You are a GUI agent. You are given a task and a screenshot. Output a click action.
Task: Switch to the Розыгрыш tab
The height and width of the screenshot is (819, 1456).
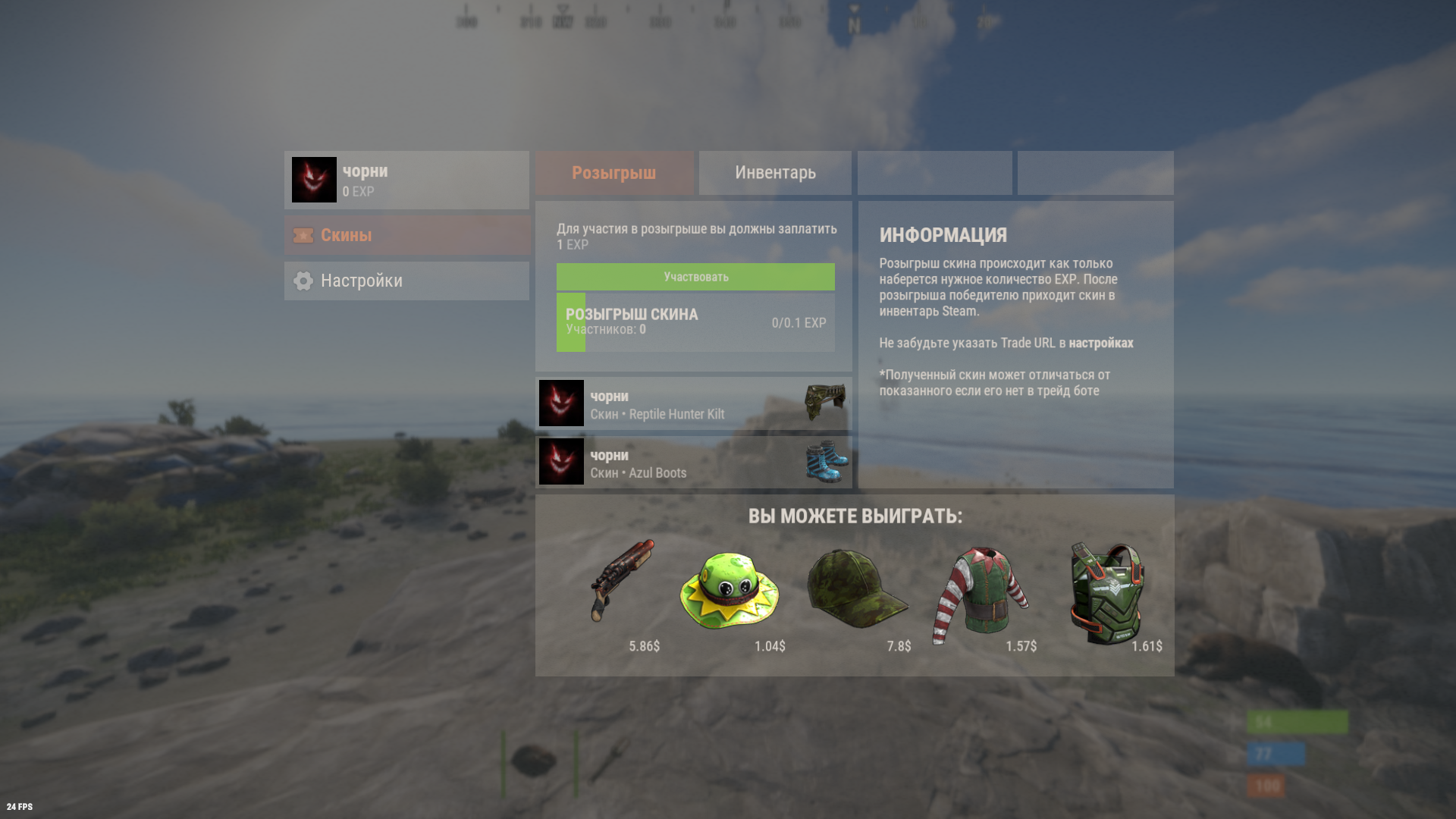pos(614,173)
